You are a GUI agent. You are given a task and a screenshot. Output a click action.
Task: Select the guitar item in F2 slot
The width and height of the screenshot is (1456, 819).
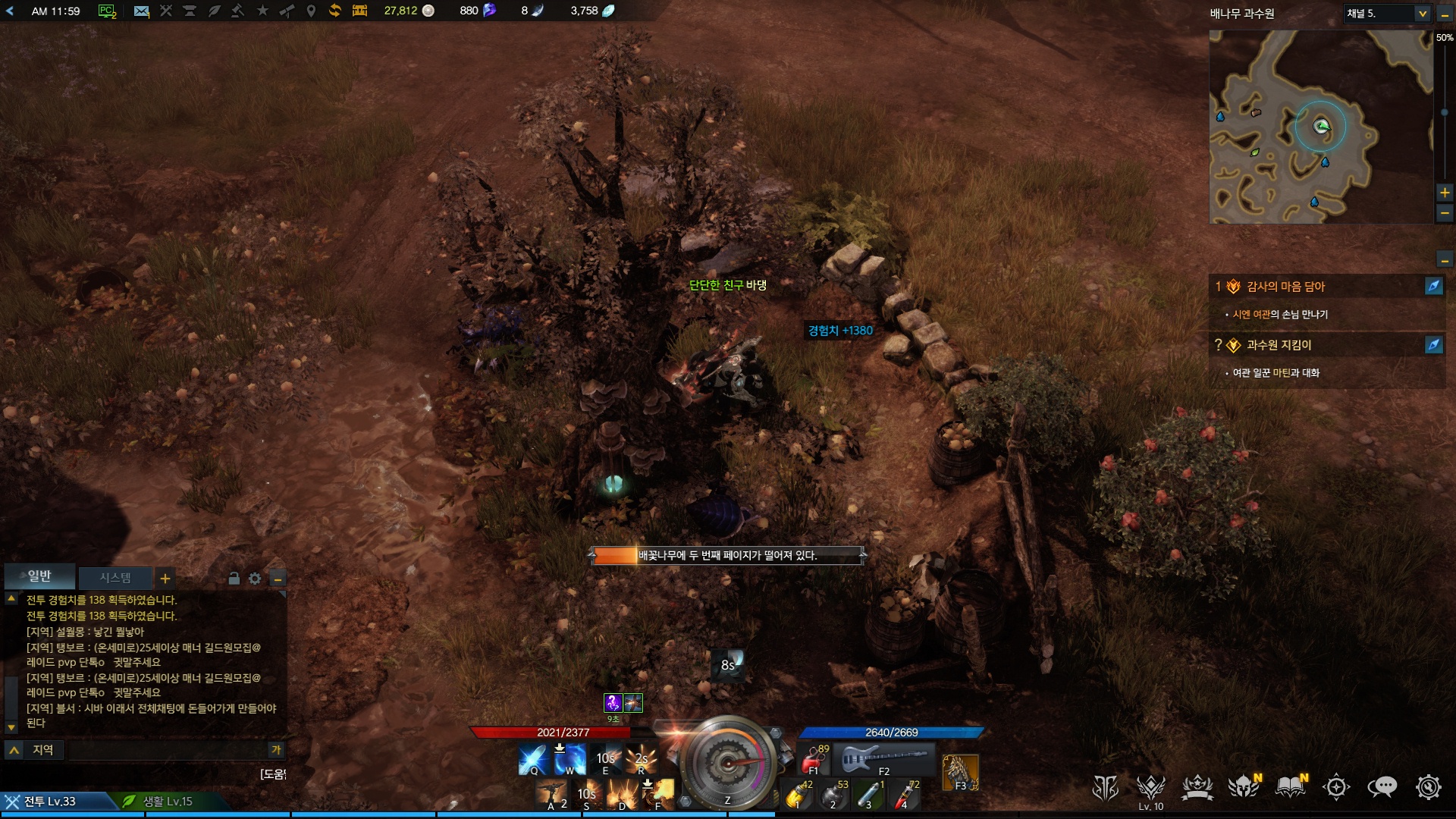click(883, 758)
